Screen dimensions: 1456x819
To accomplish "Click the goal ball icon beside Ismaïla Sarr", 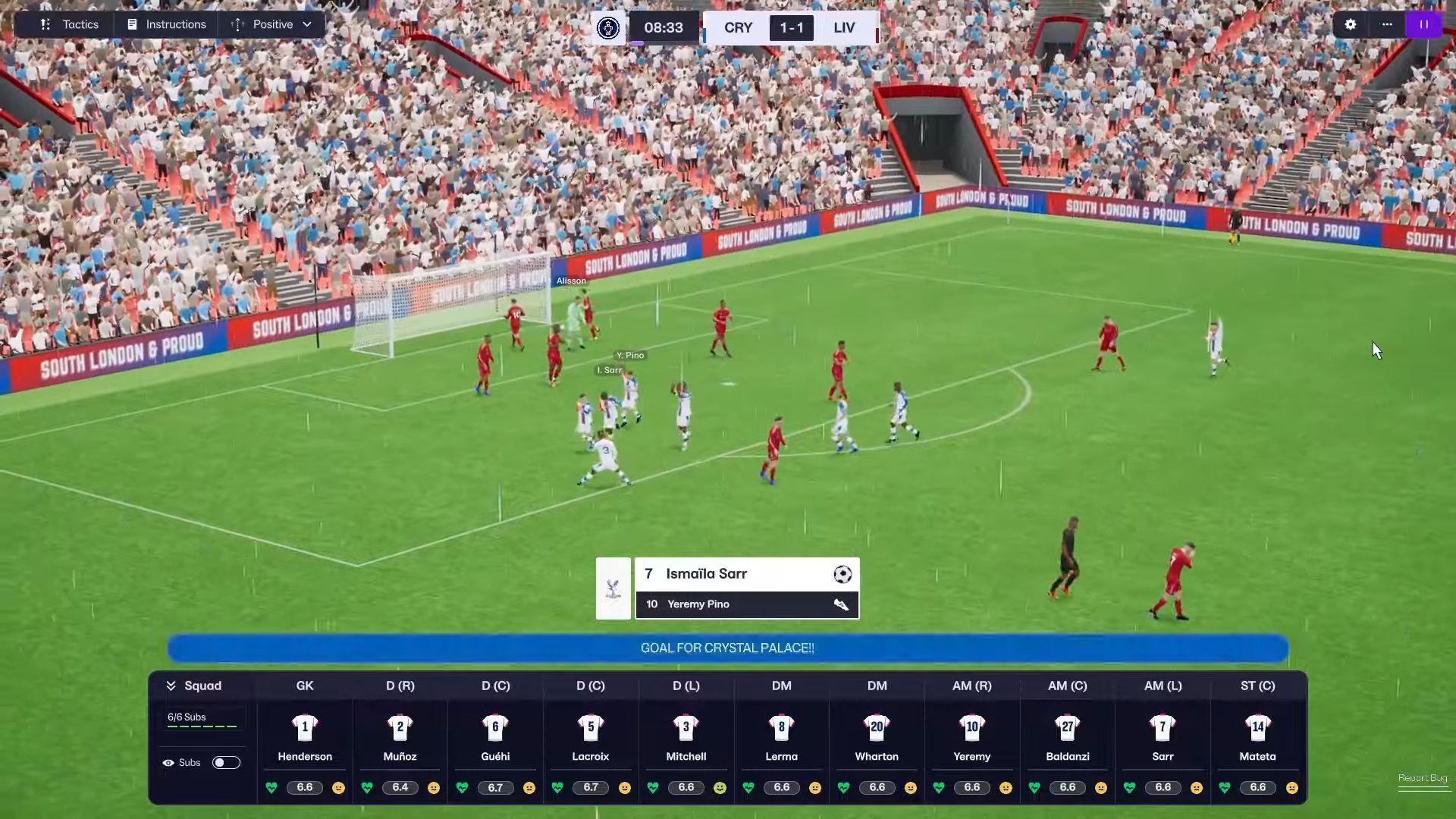I will tap(842, 575).
